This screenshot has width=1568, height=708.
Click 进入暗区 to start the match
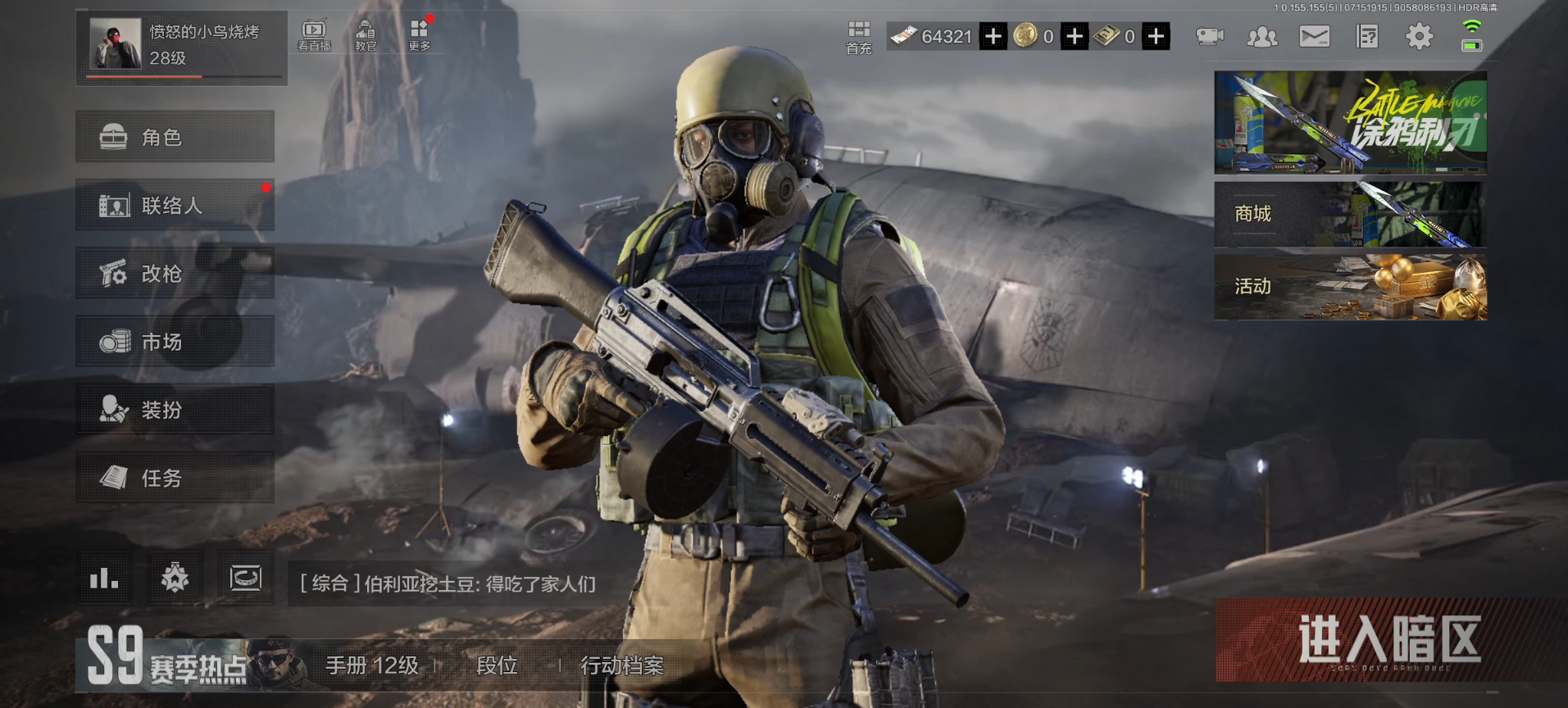tap(1389, 641)
